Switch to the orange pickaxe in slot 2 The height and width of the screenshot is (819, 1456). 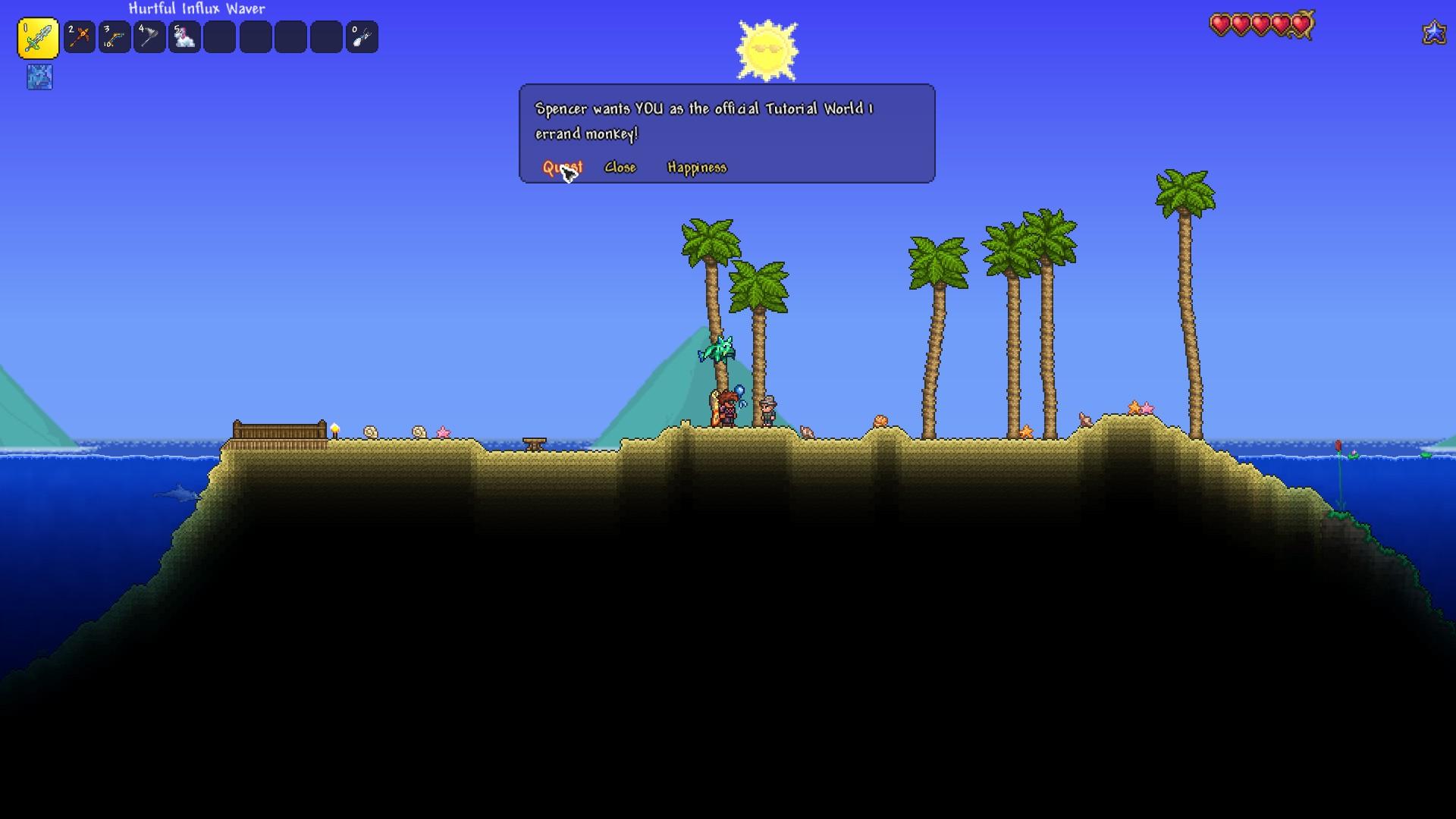pyautogui.click(x=80, y=37)
